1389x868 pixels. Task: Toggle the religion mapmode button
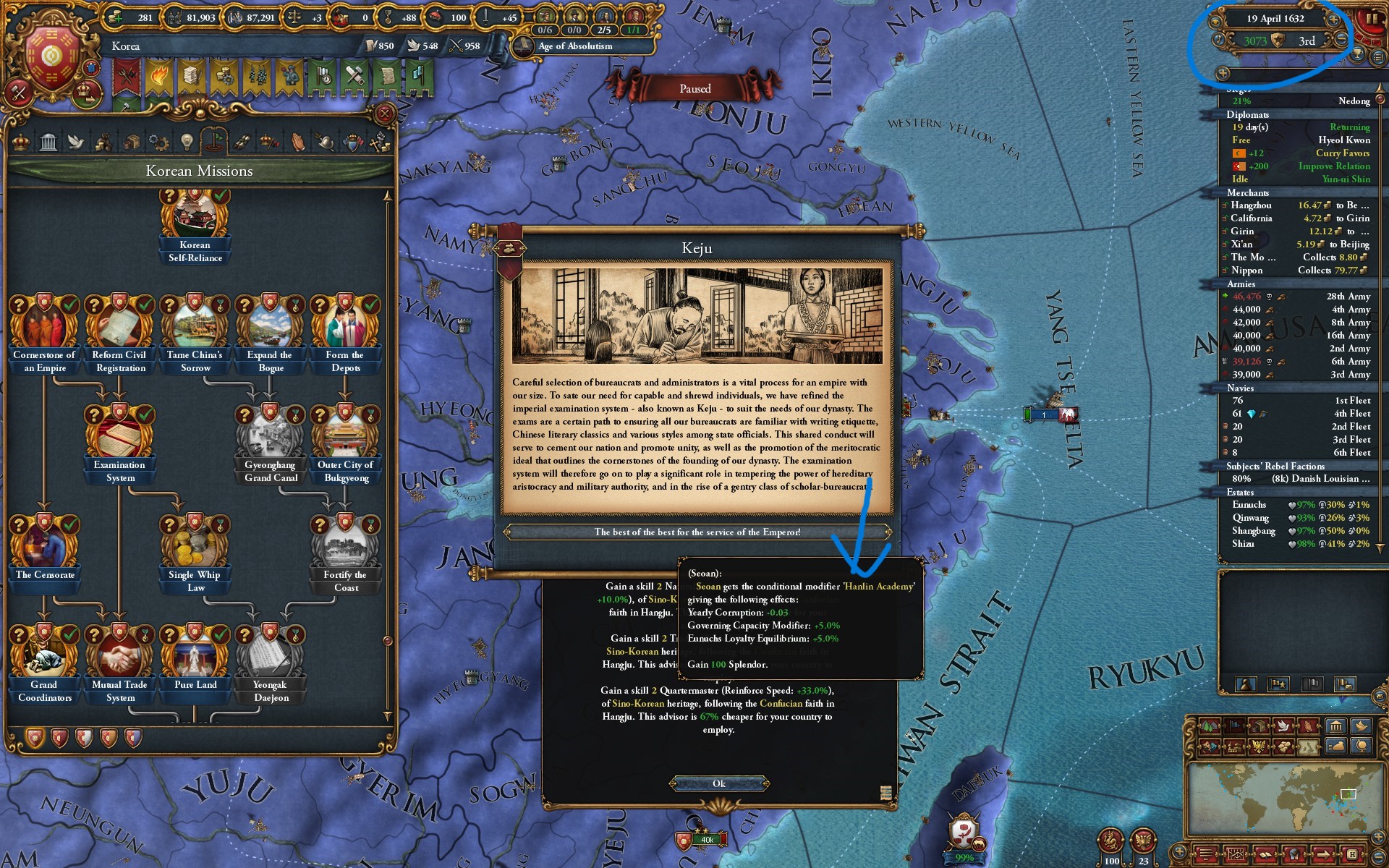point(1307,726)
